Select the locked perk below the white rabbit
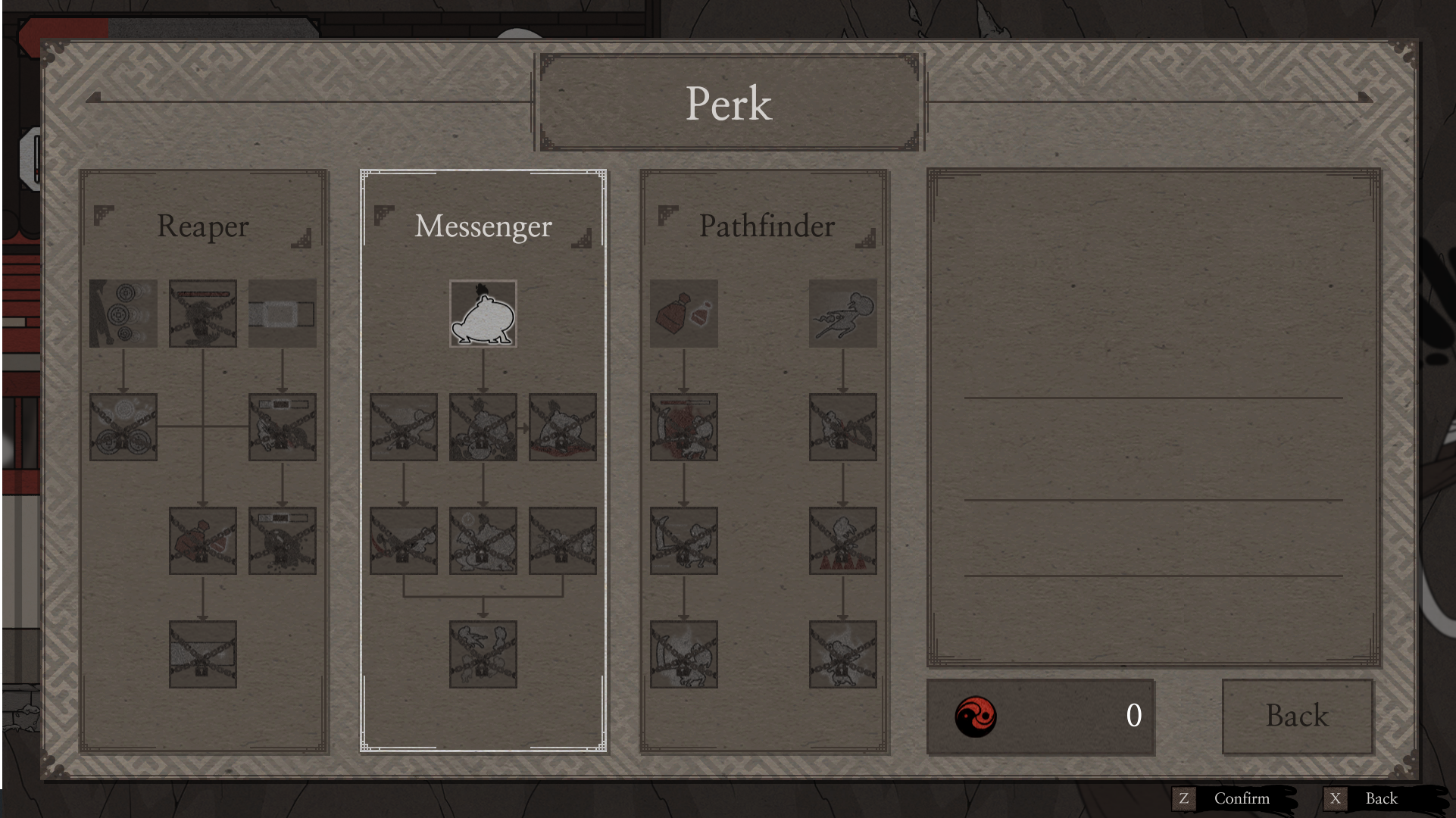This screenshot has height=818, width=1456. (x=483, y=428)
